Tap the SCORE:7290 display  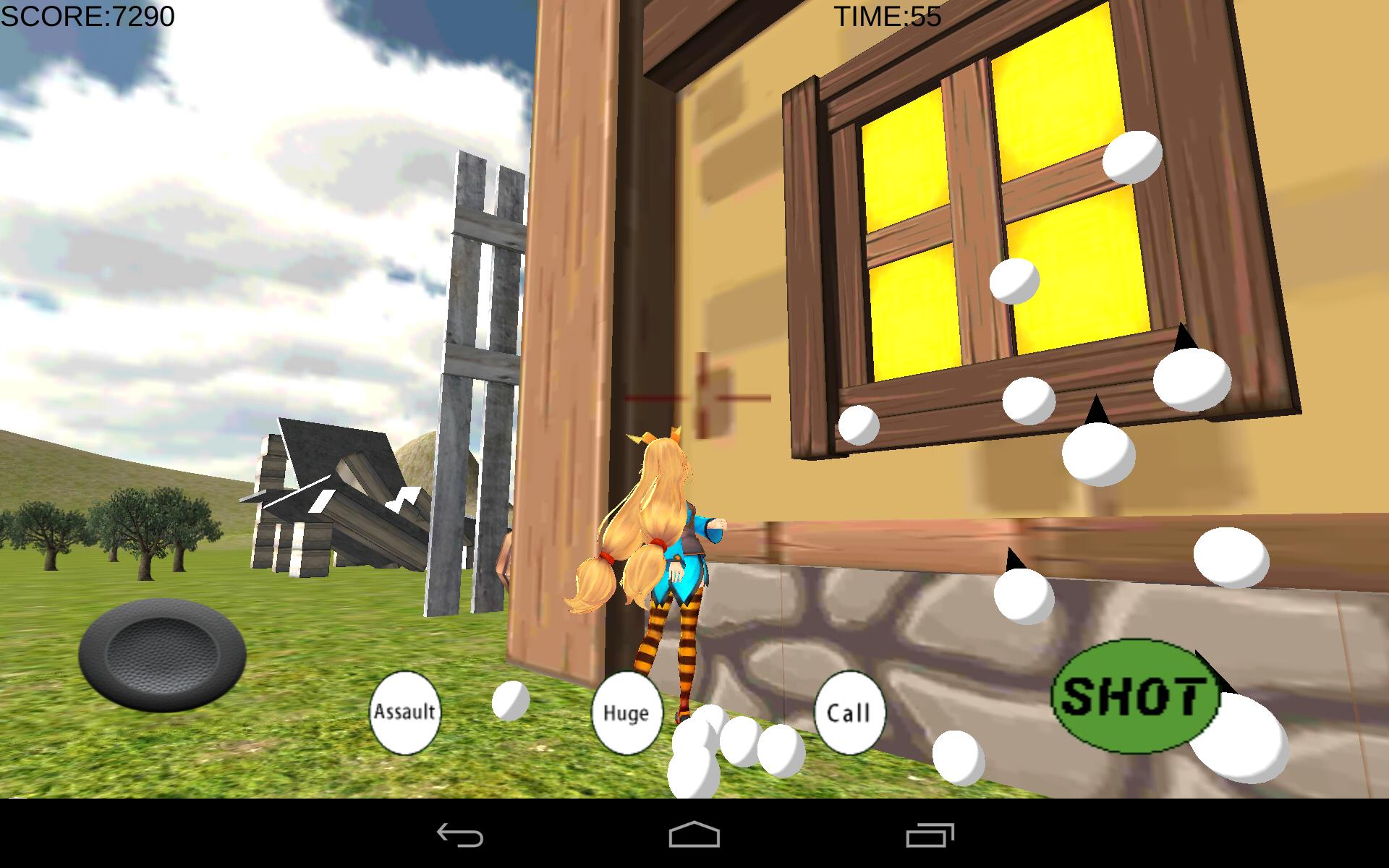pos(87,14)
